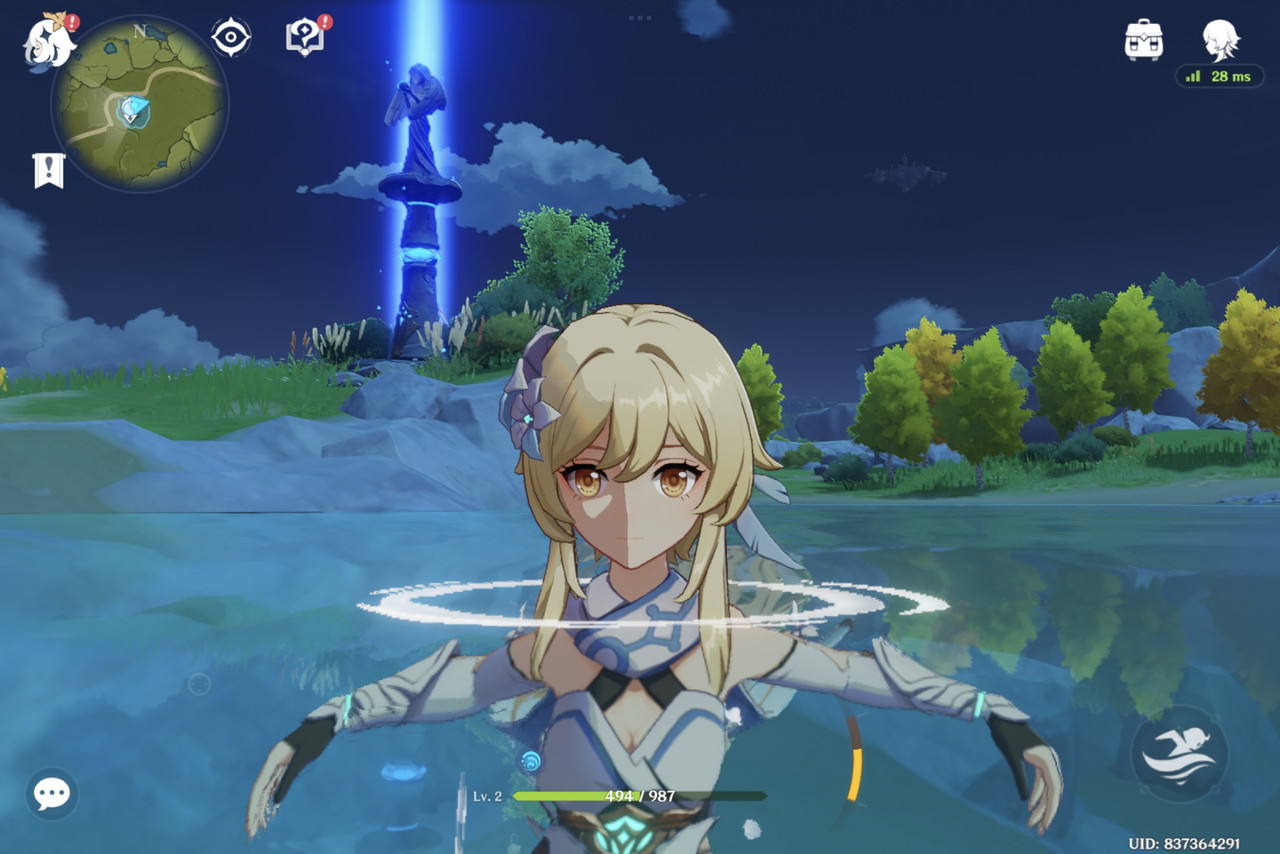Screen dimensions: 1280x854
Task: Open the tutorial question mark book
Action: (304, 38)
